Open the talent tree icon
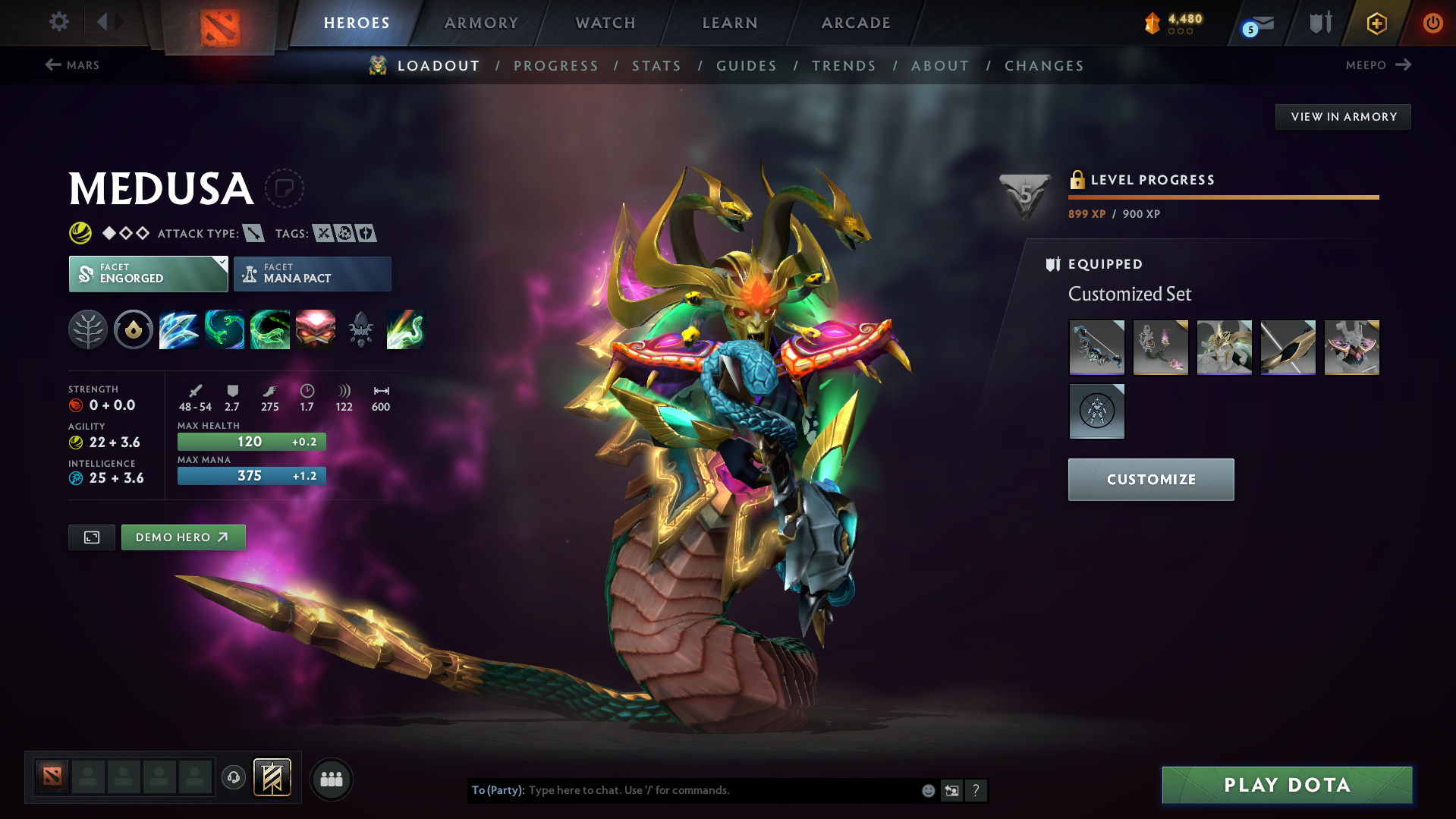1456x819 pixels. pyautogui.click(x=88, y=329)
